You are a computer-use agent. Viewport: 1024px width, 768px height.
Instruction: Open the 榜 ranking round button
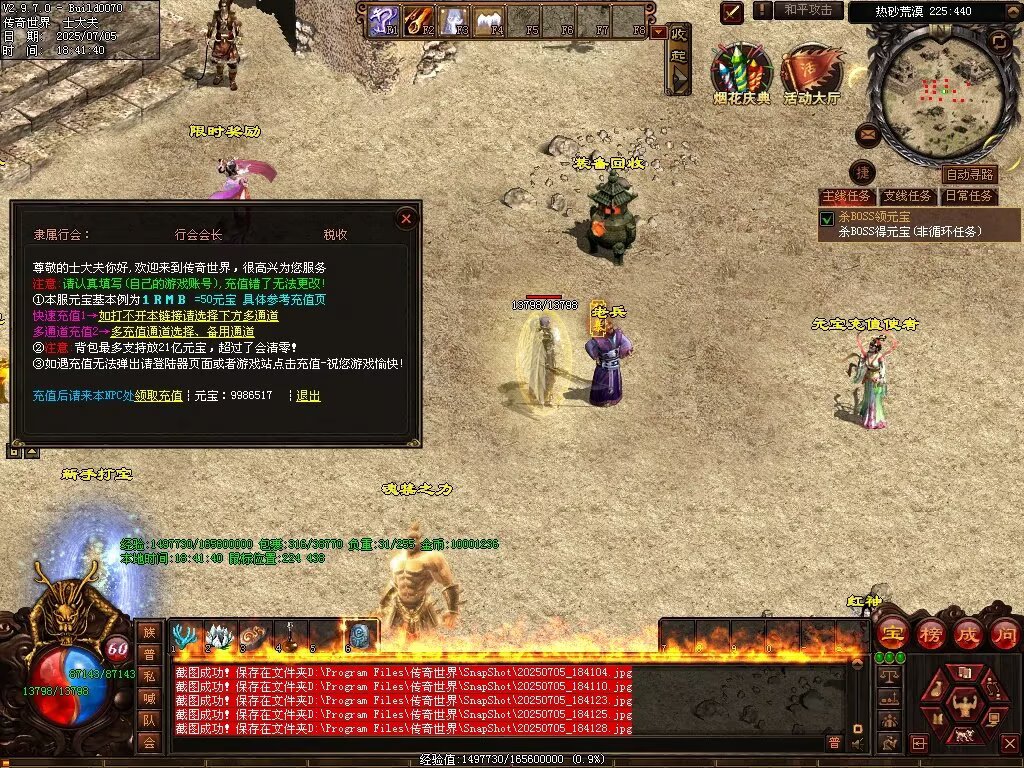click(x=930, y=634)
